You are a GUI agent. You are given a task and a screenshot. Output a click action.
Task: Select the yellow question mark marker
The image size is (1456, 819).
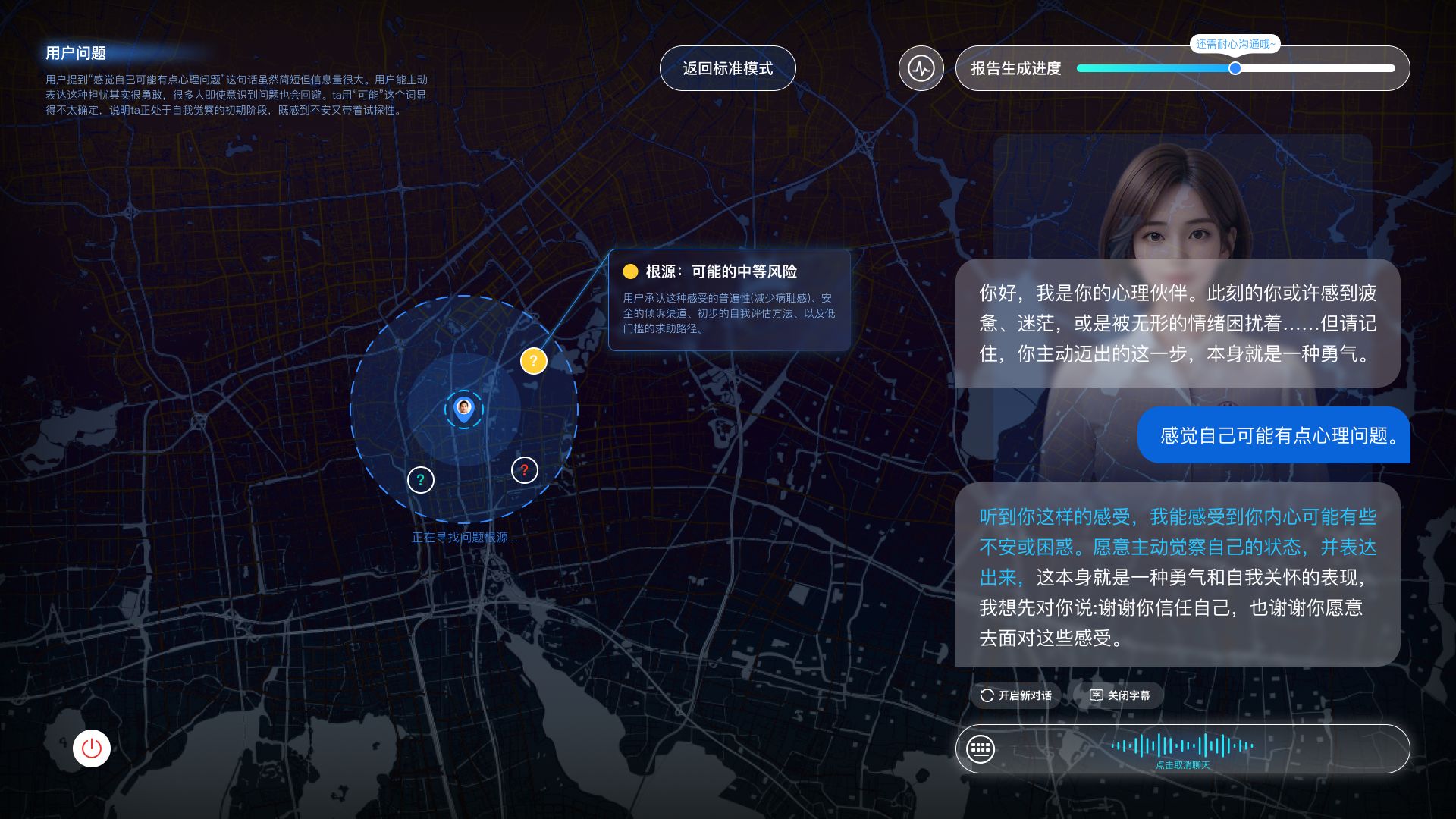coord(533,361)
